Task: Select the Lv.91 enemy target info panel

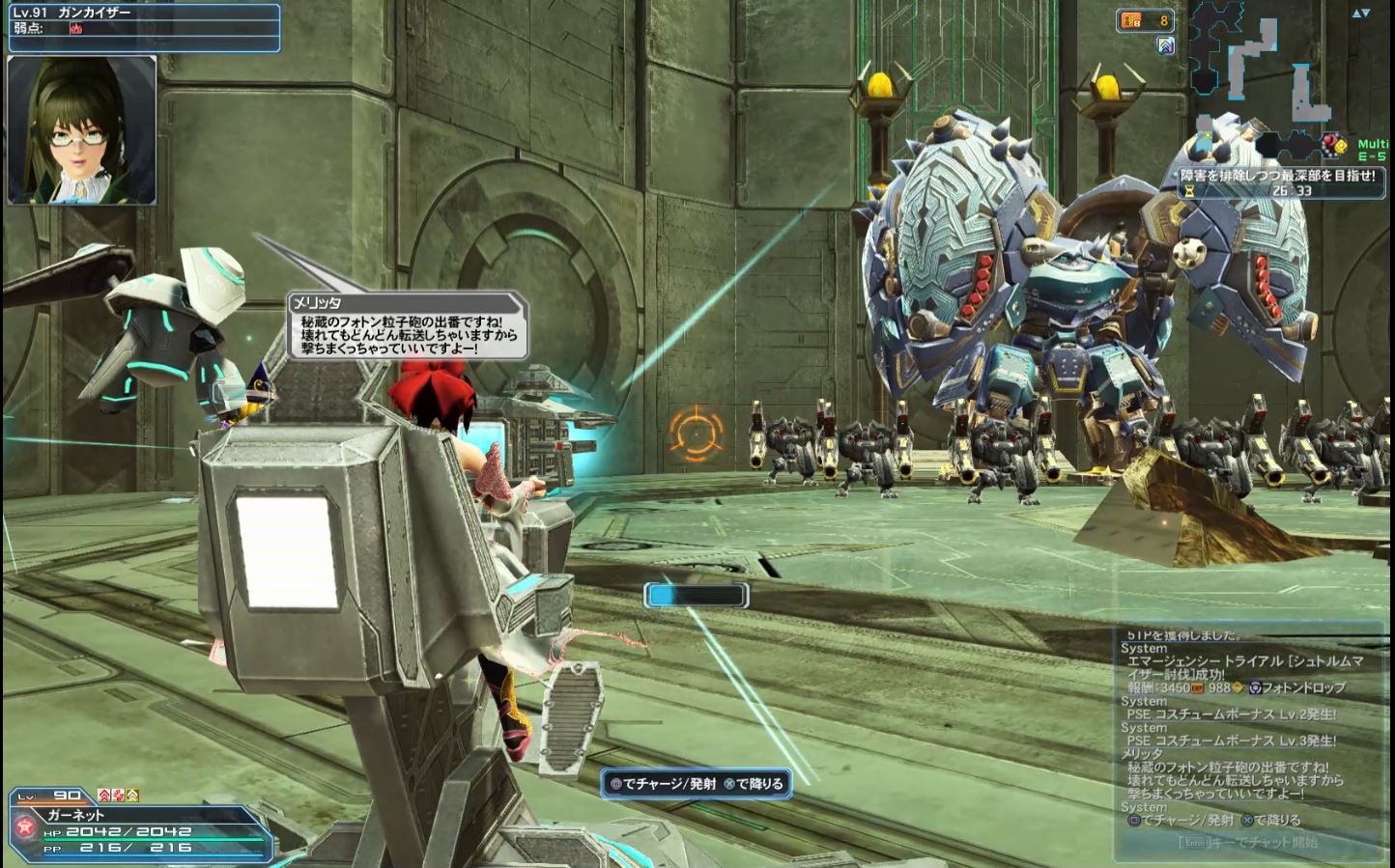Action: tap(143, 27)
